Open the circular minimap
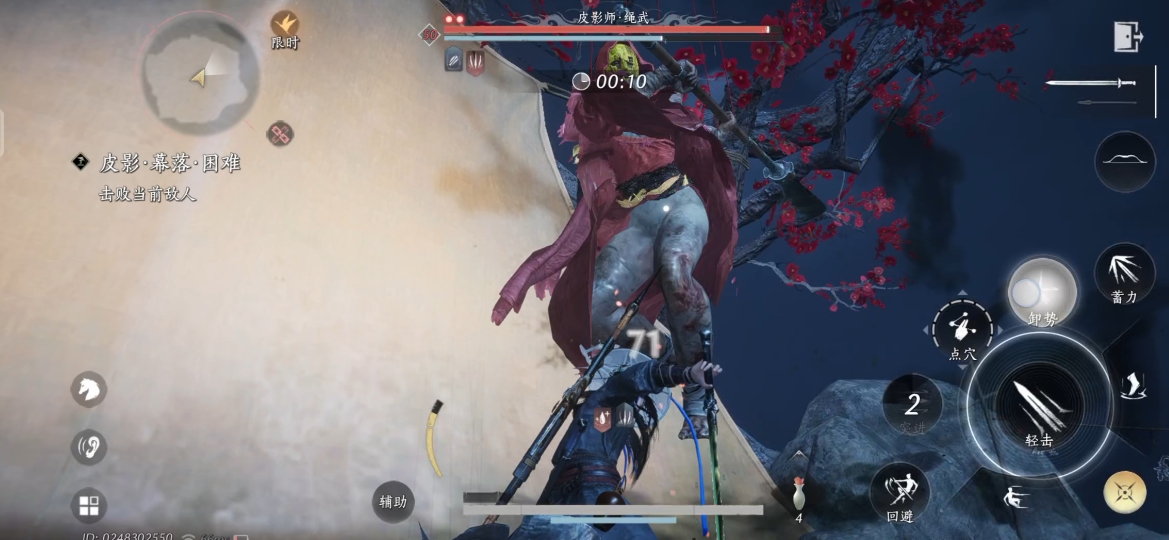1169x540 pixels. click(x=201, y=70)
